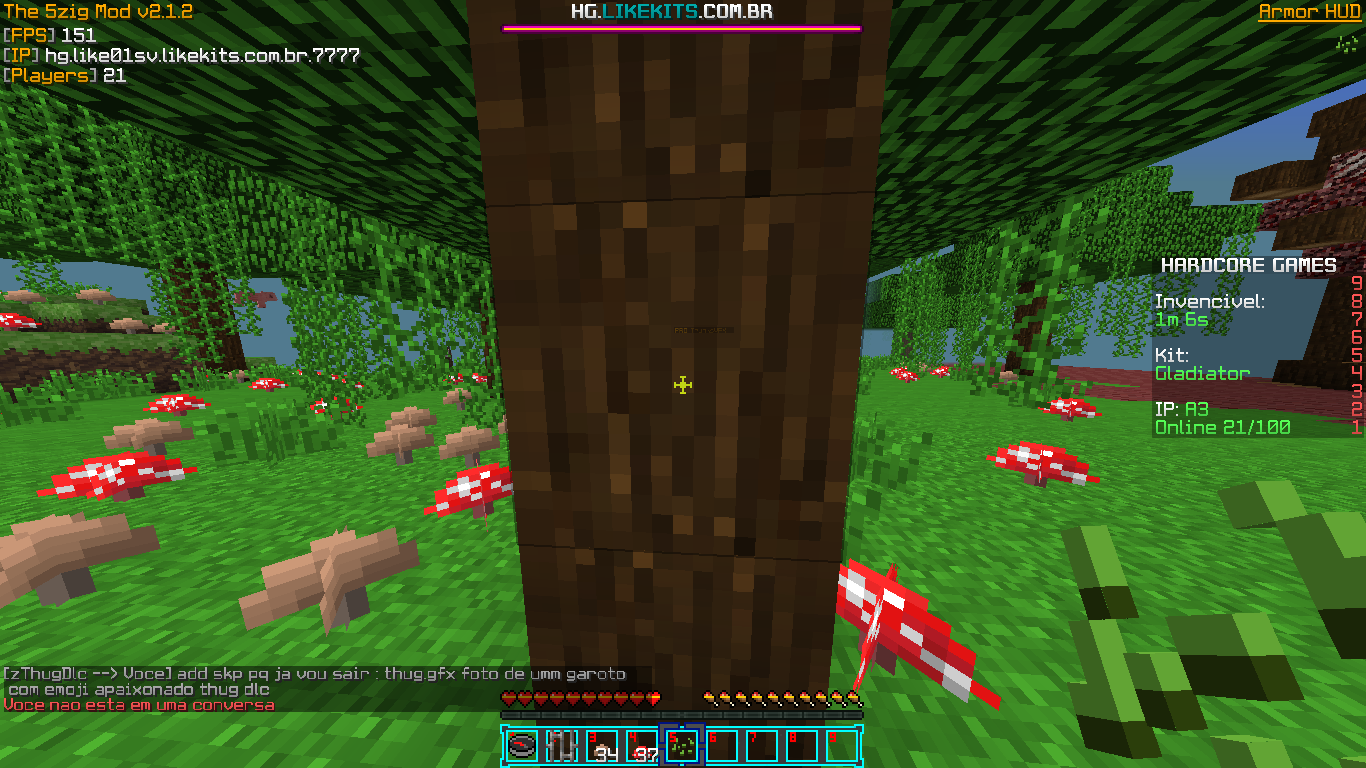Choose the red mushroom stack slot
This screenshot has width=1366, height=768.
642,745
